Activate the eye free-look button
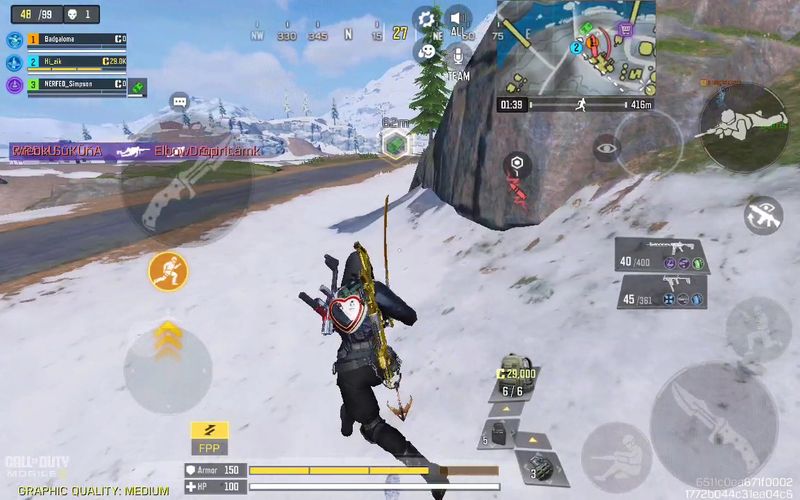 point(606,148)
